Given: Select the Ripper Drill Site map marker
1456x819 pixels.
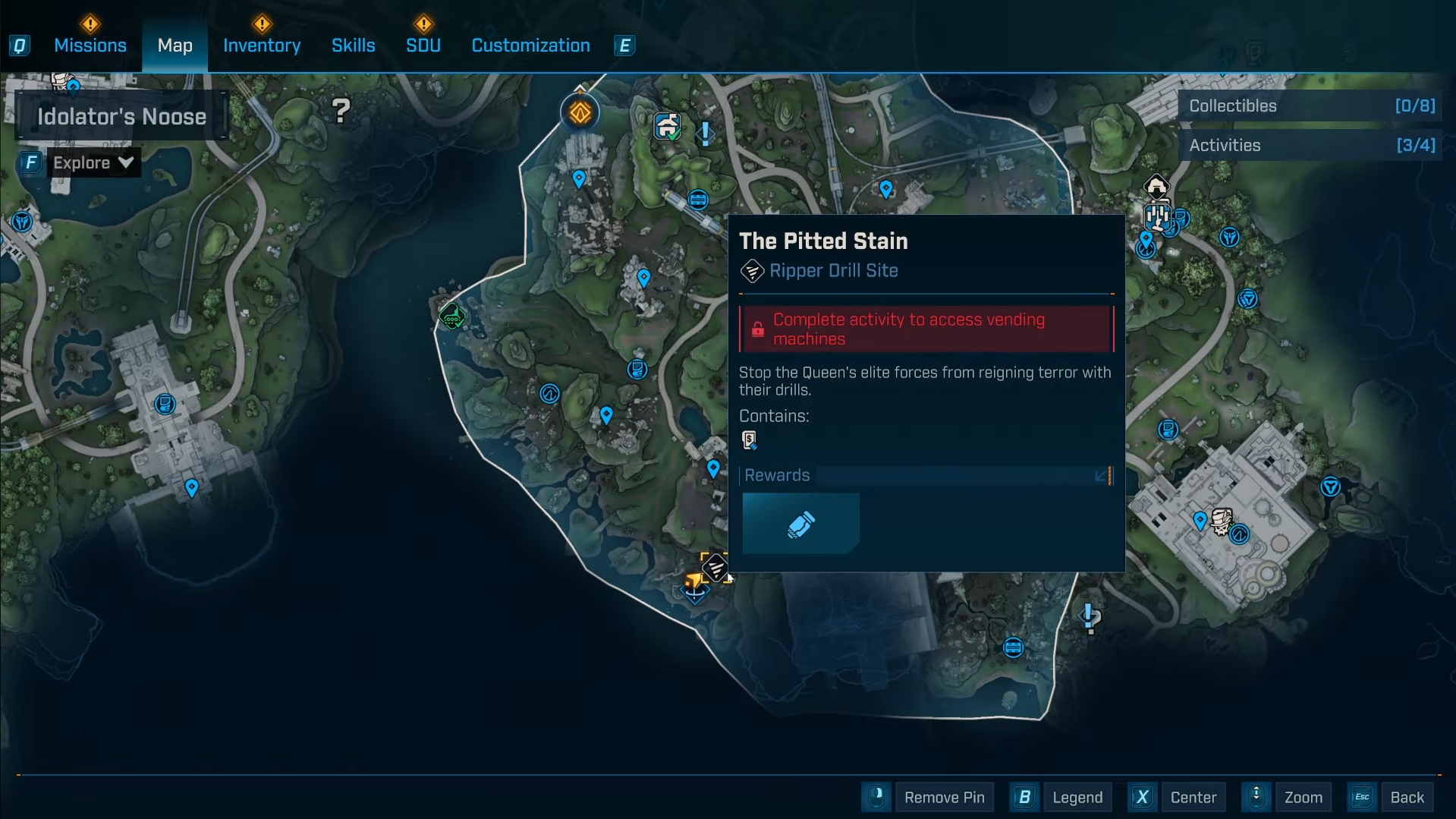Looking at the screenshot, I should pyautogui.click(x=715, y=567).
